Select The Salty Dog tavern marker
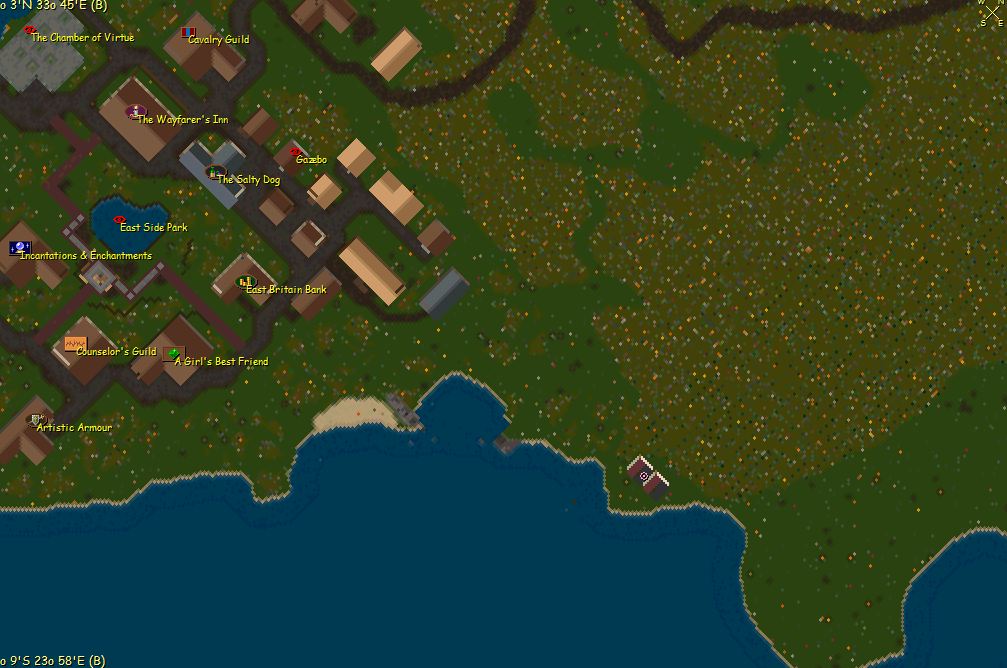The width and height of the screenshot is (1007, 668). coord(214,173)
